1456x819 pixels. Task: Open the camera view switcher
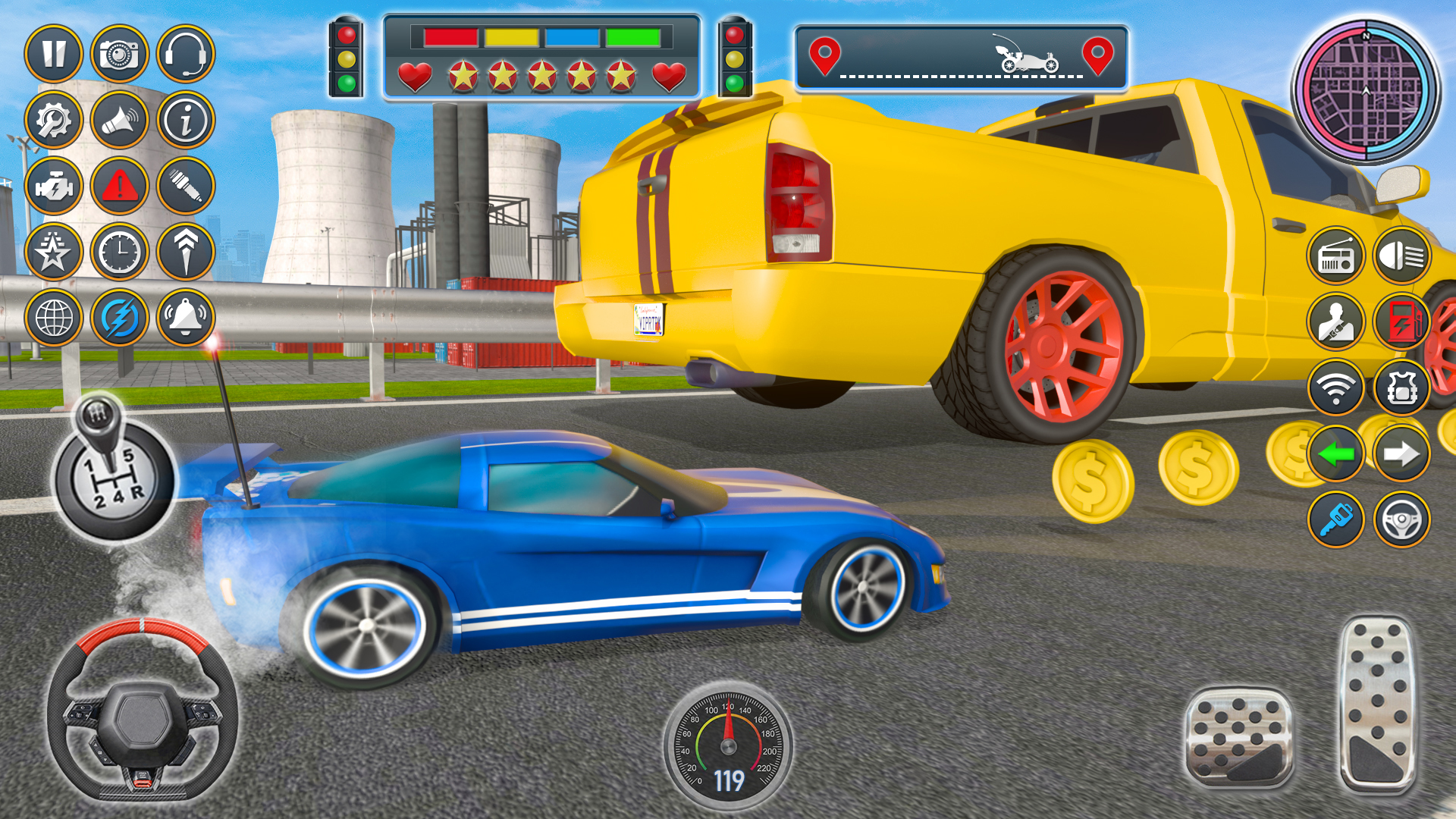pos(123,52)
